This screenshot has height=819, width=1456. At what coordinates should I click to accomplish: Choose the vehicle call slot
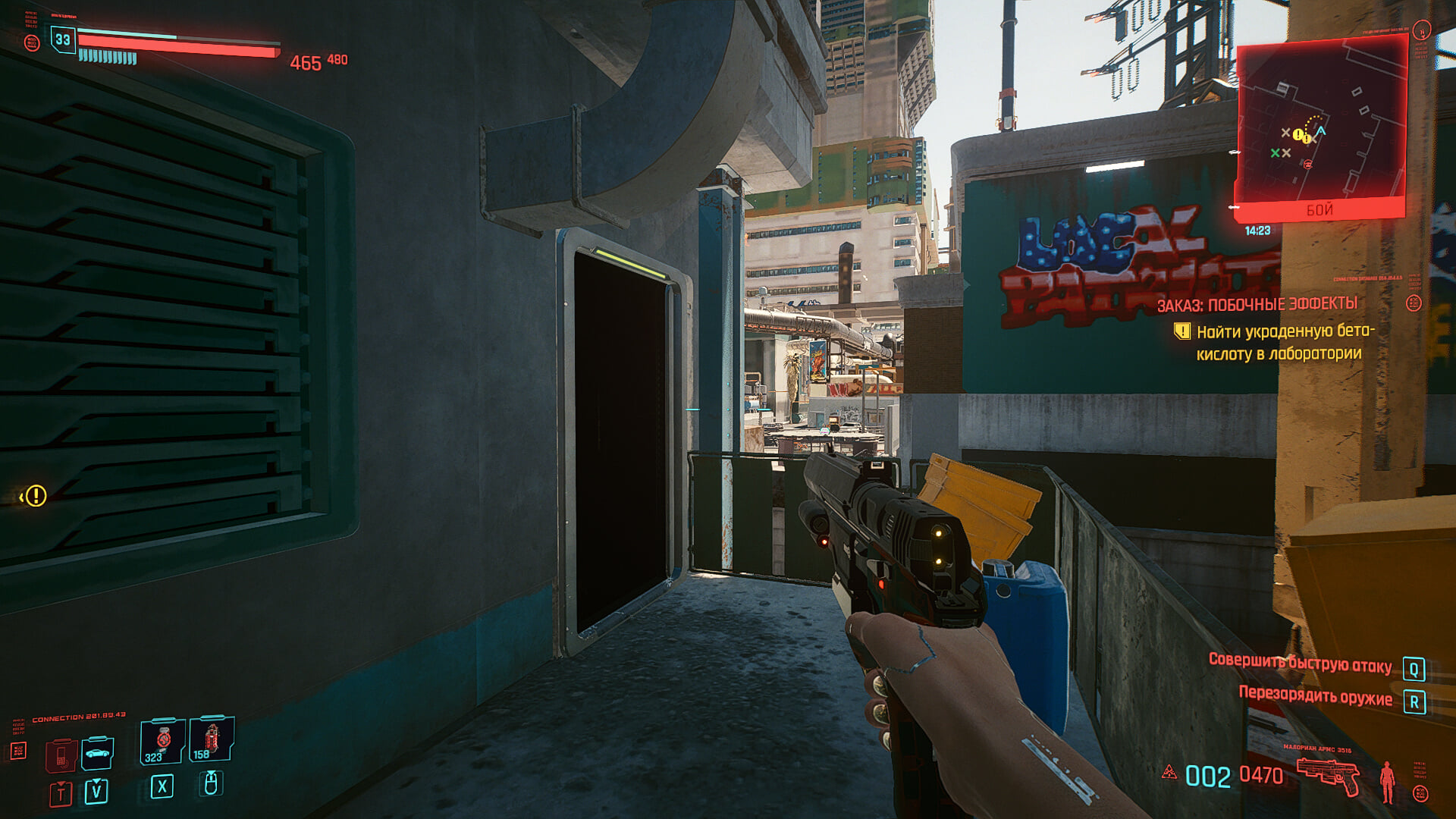(97, 753)
